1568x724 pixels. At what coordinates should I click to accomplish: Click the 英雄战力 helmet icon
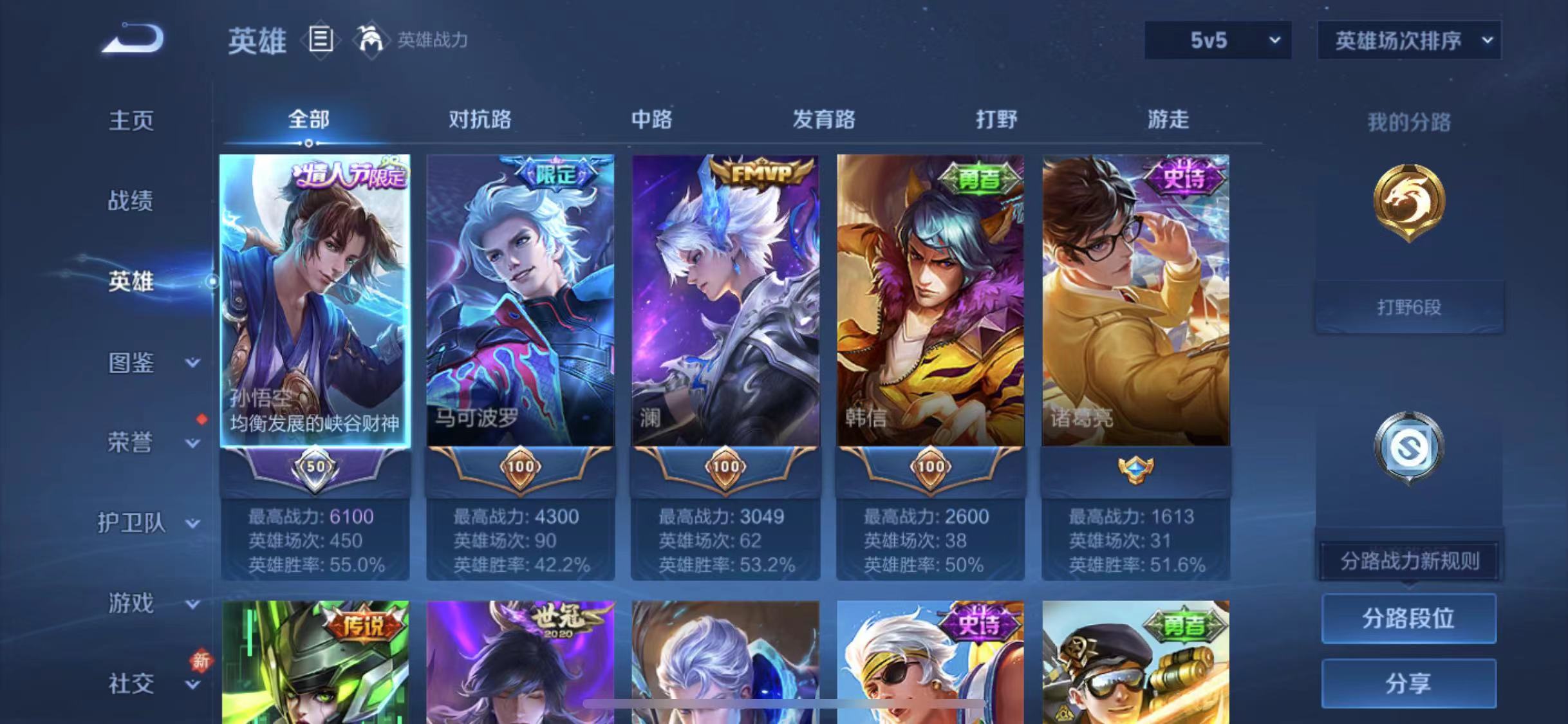point(368,40)
